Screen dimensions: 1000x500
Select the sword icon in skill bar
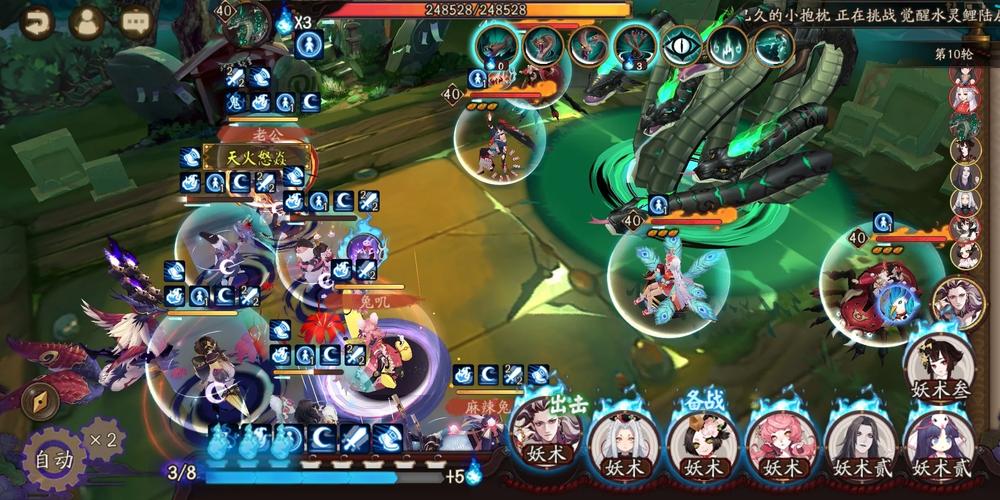click(356, 437)
